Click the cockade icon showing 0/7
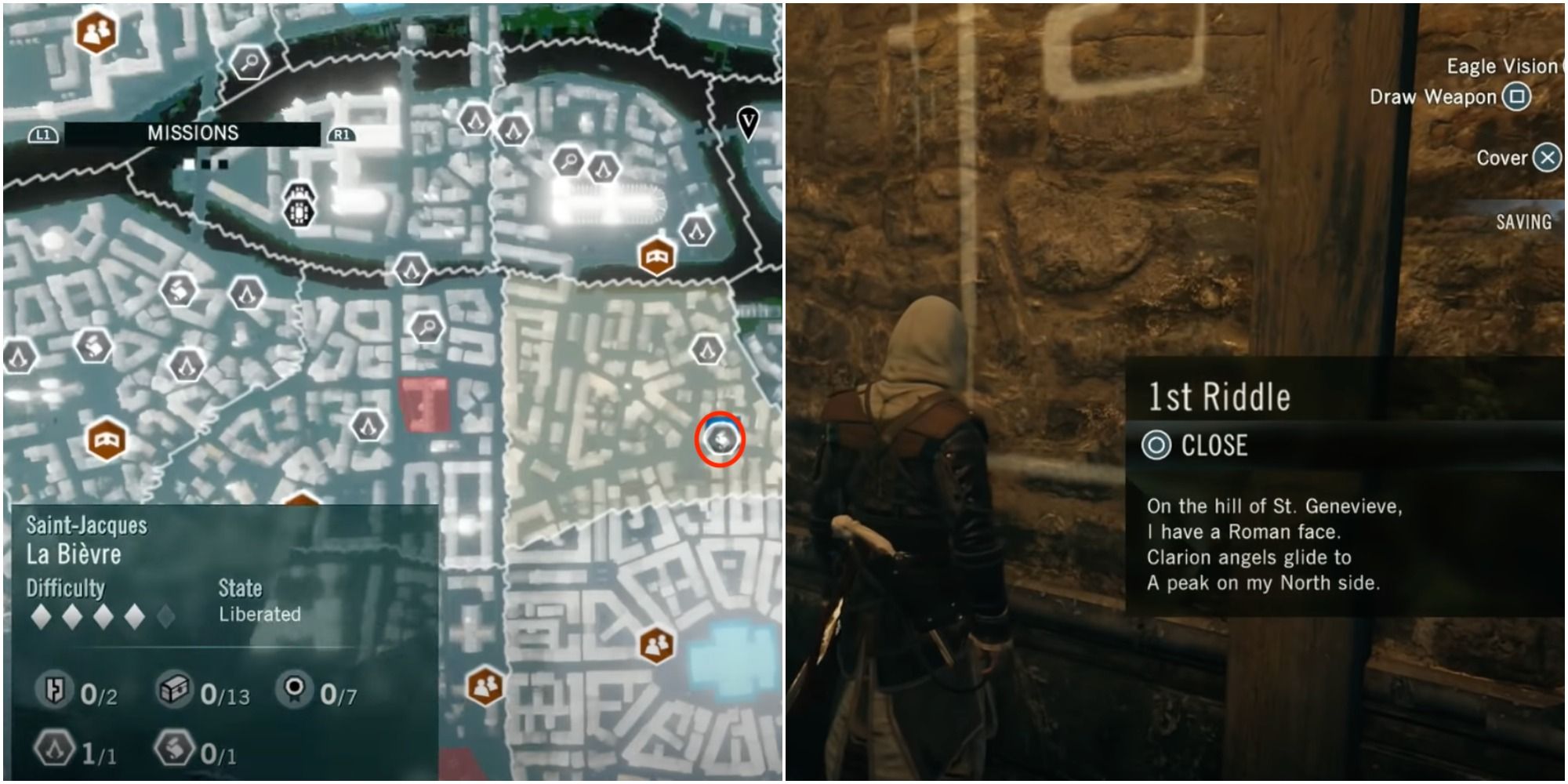The height and width of the screenshot is (784, 1568). coord(292,689)
